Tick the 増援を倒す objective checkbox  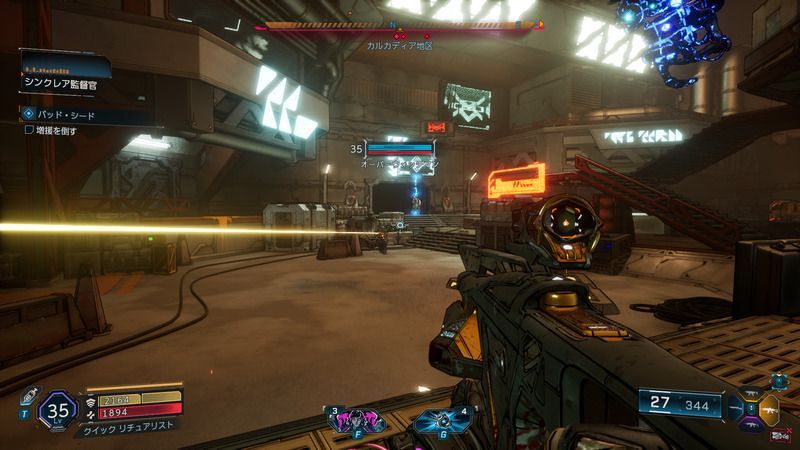30,129
